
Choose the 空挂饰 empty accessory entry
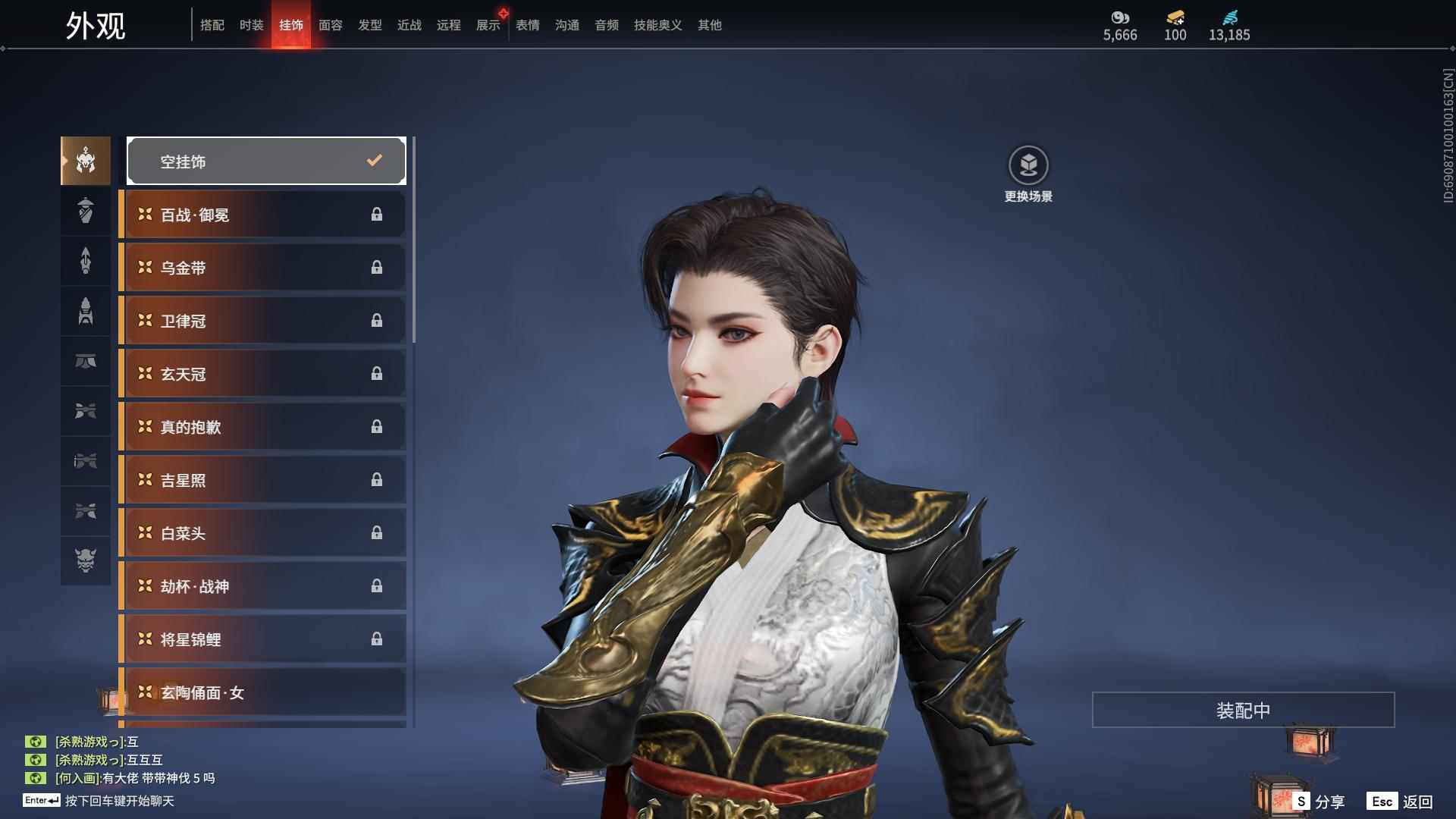[266, 161]
